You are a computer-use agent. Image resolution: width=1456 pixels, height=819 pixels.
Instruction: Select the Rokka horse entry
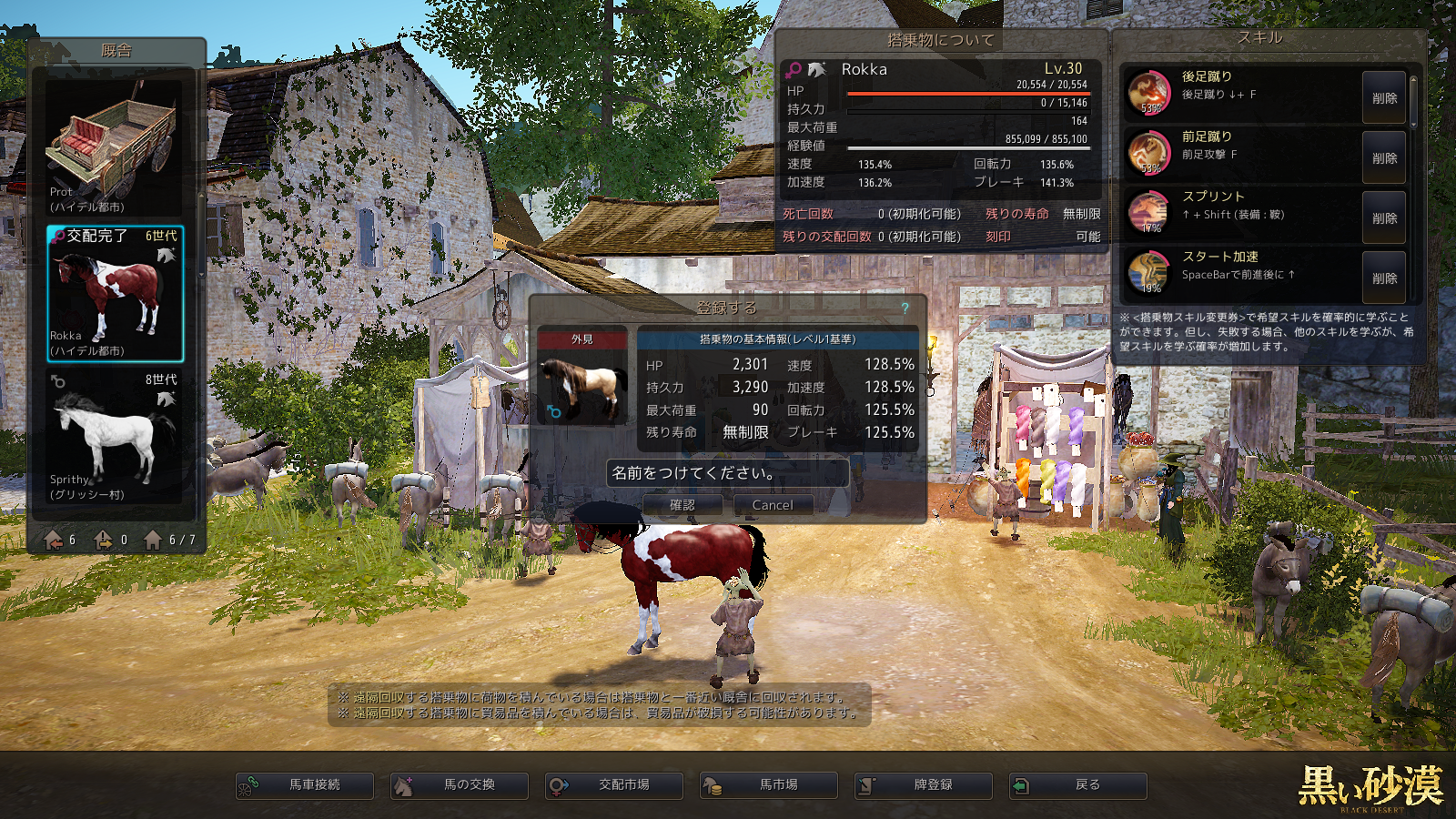(x=115, y=293)
